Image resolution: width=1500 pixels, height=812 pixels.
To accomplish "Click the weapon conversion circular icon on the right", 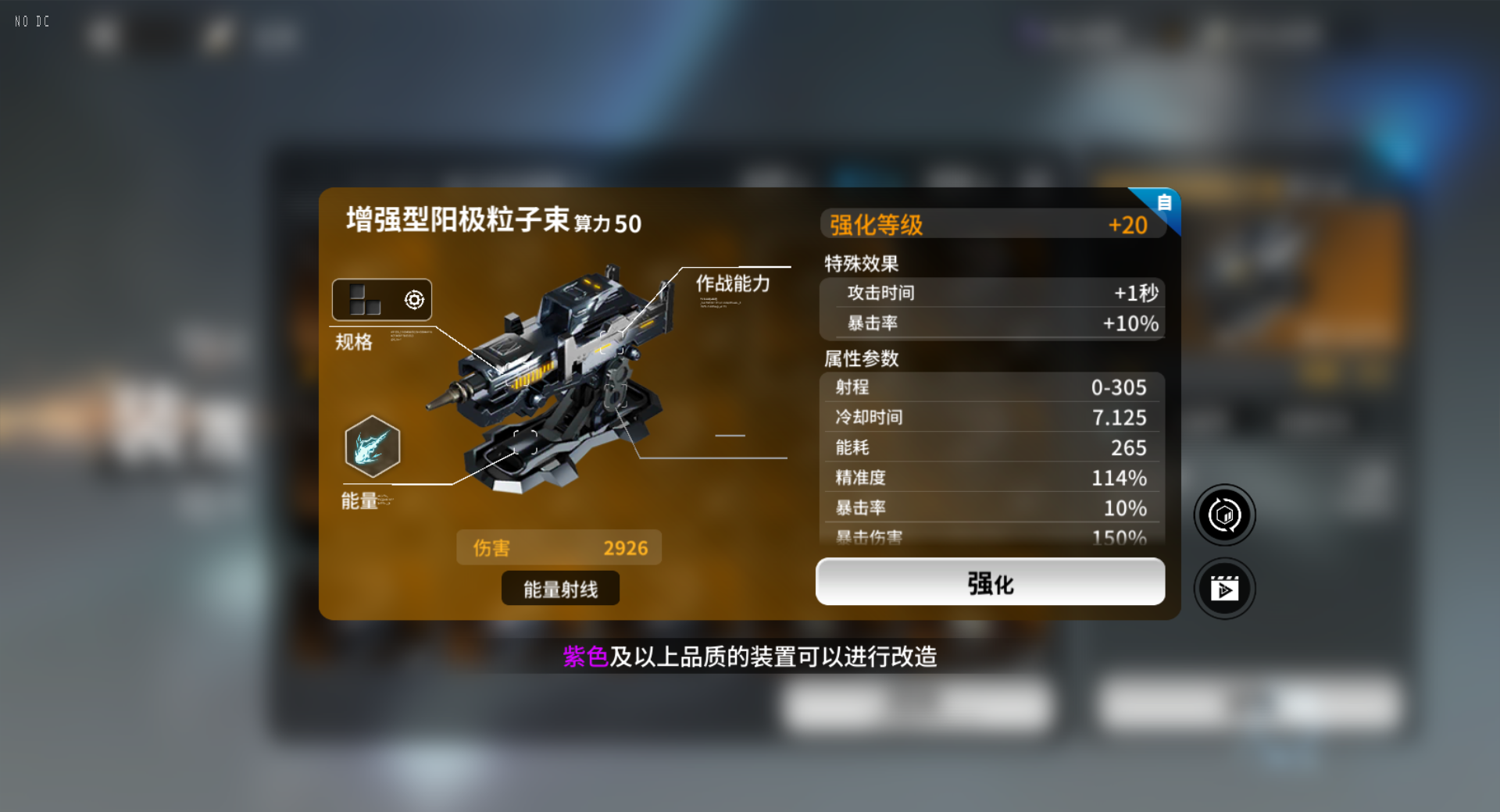I will point(1224,515).
